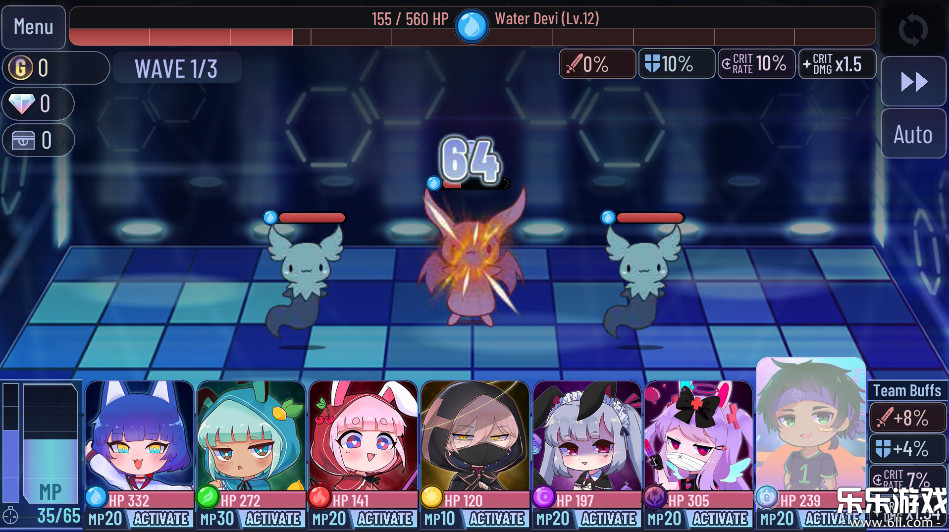
Task: Activate the HP 305 purple-haired girl's skill
Action: pos(721,519)
